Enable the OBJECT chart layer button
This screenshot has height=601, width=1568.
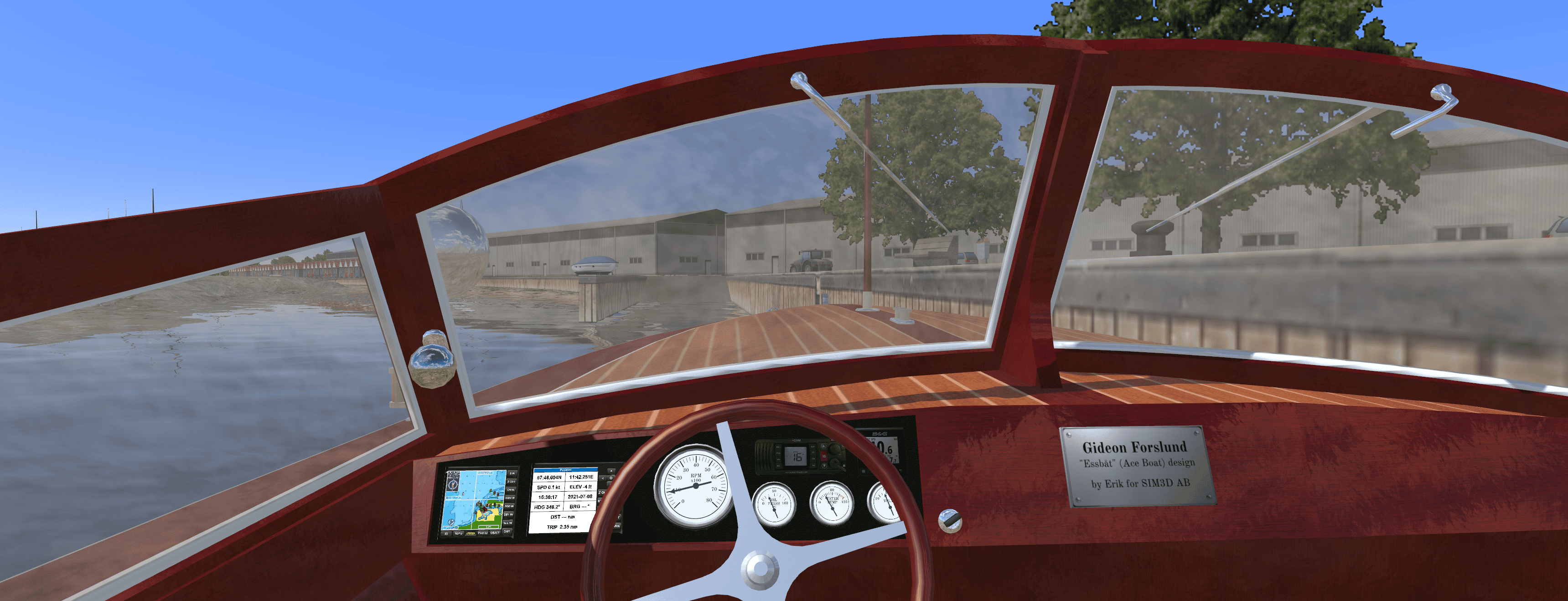point(495,533)
